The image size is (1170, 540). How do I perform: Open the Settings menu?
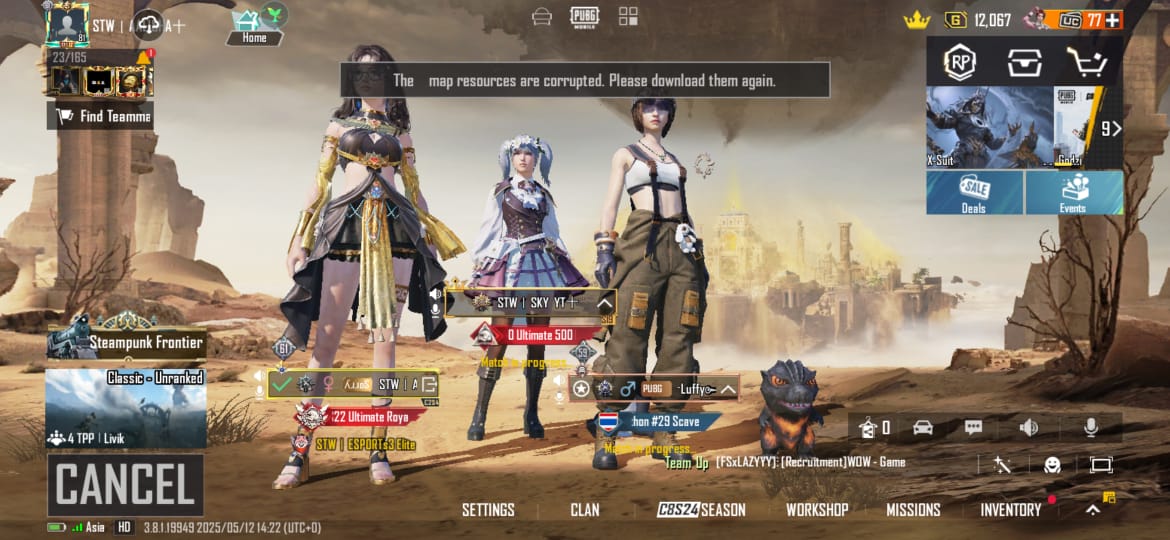pyautogui.click(x=488, y=510)
